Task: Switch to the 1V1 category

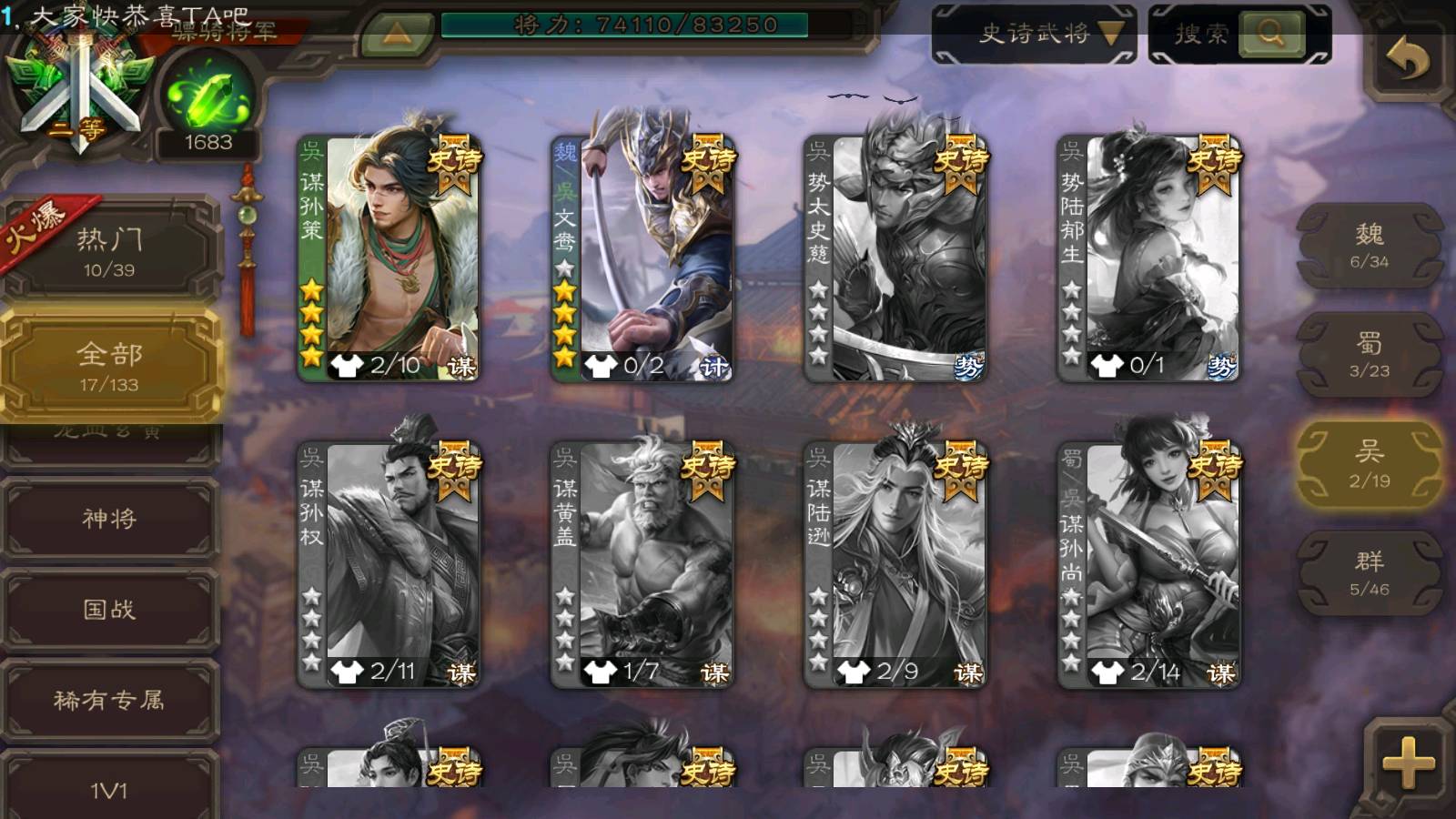Action: tap(109, 788)
